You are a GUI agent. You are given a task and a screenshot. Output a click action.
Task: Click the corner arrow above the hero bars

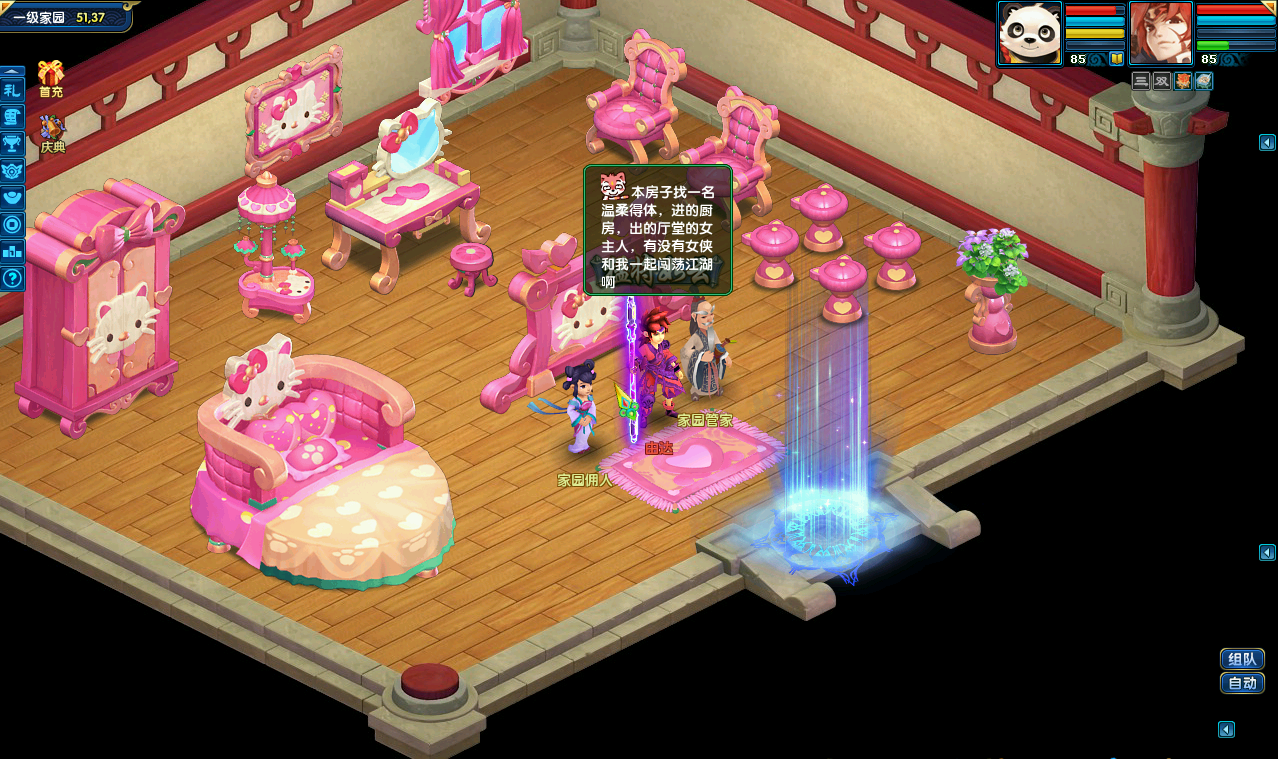click(1268, 8)
